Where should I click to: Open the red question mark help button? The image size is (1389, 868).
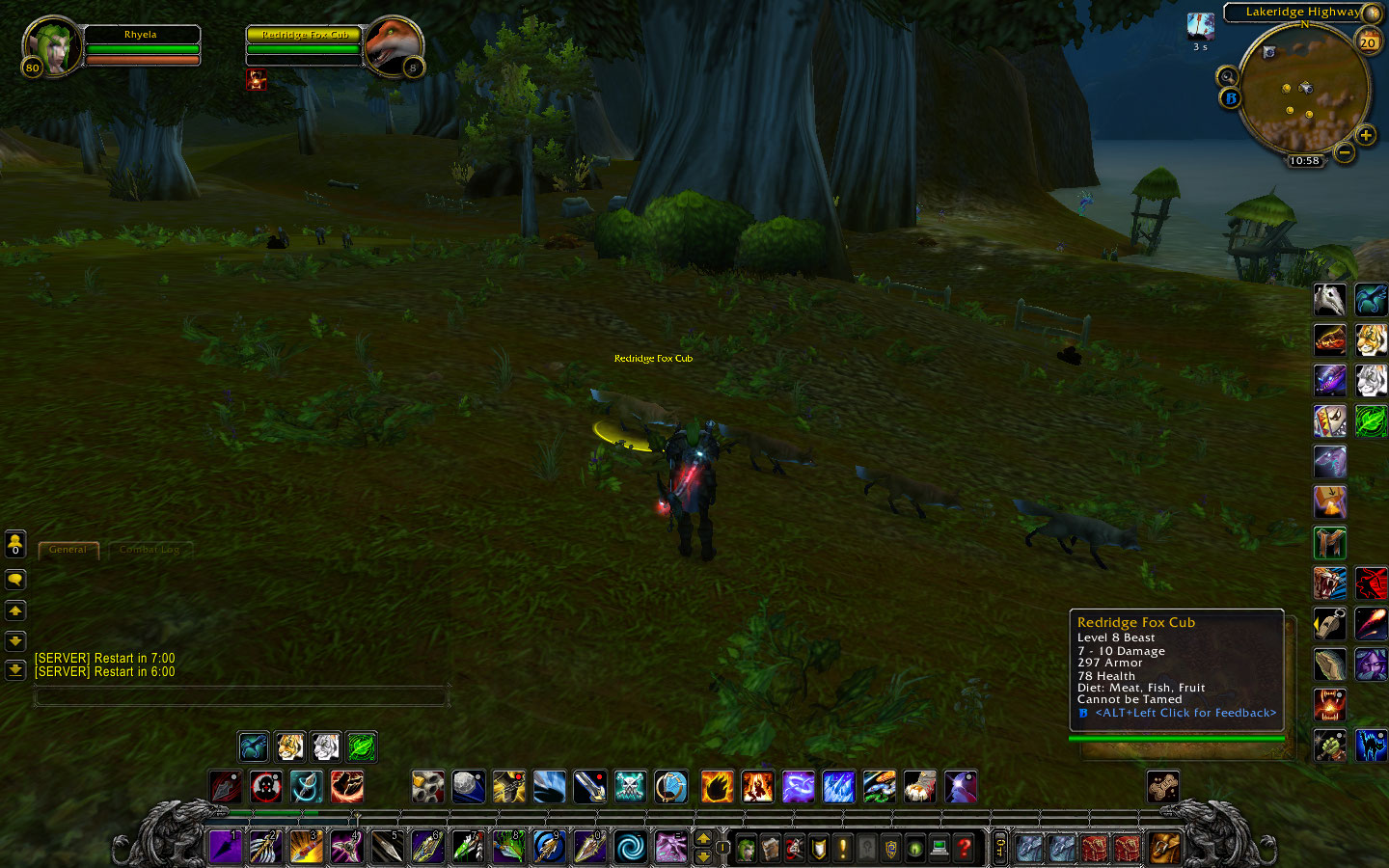pyautogui.click(x=964, y=849)
